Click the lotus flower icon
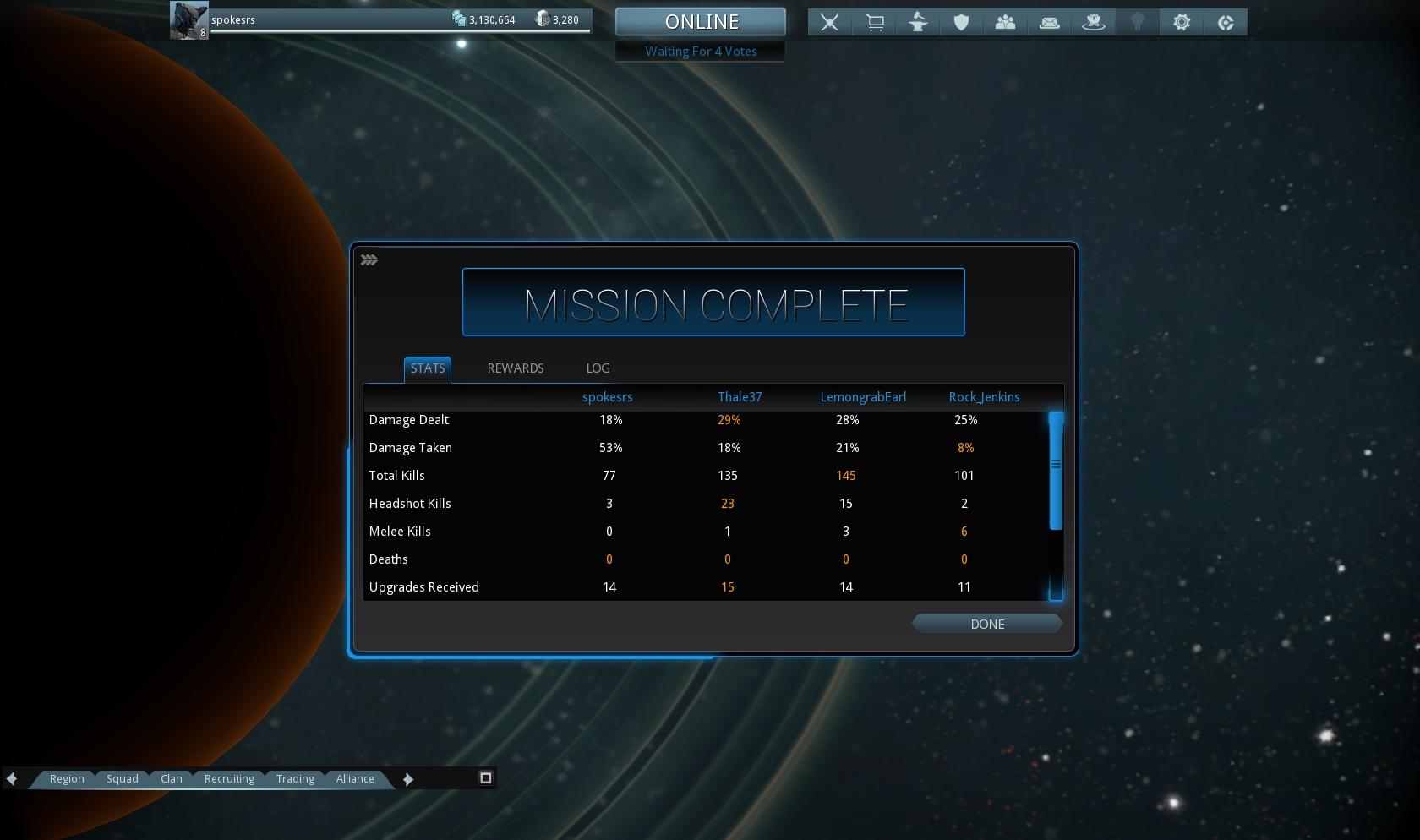 [x=1094, y=23]
